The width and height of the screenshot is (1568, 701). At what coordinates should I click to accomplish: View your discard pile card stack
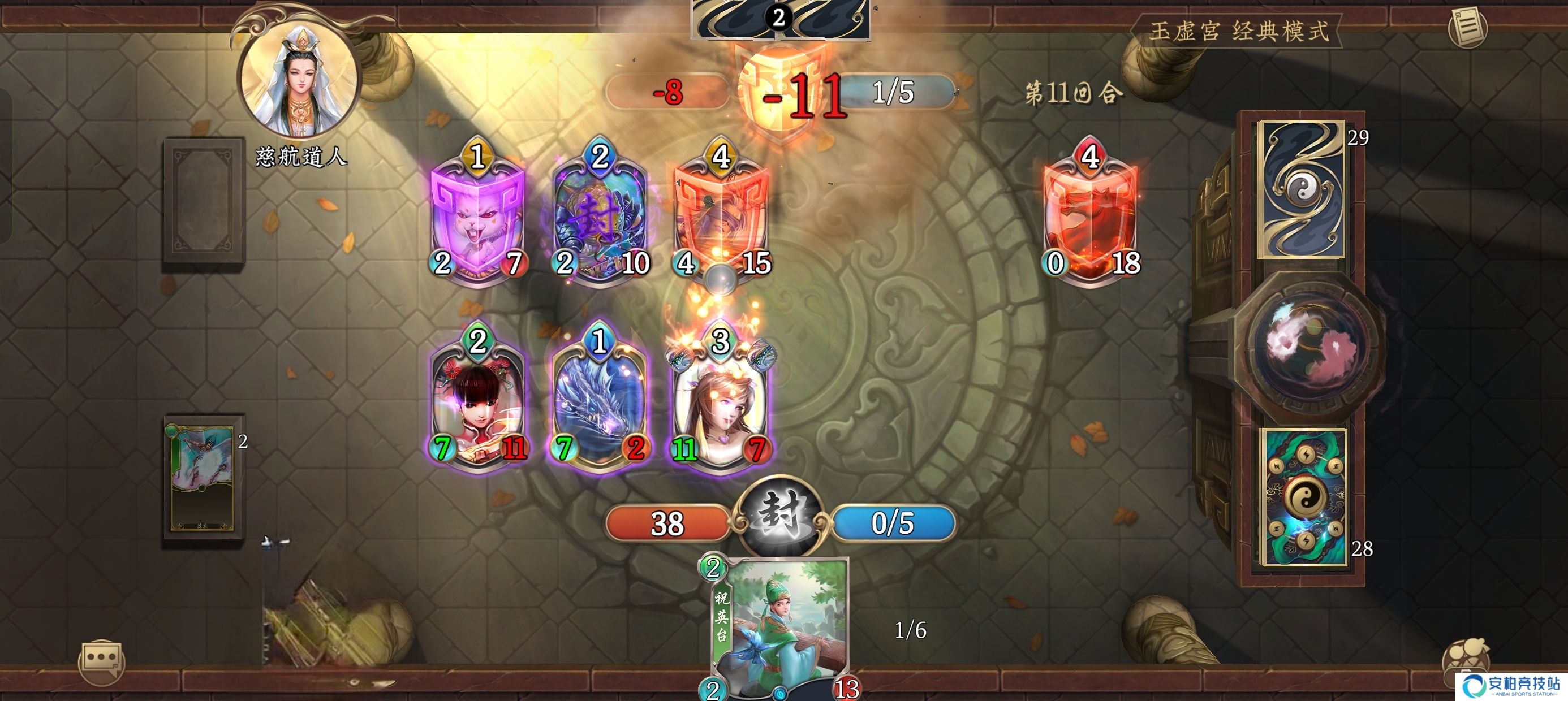pos(202,478)
